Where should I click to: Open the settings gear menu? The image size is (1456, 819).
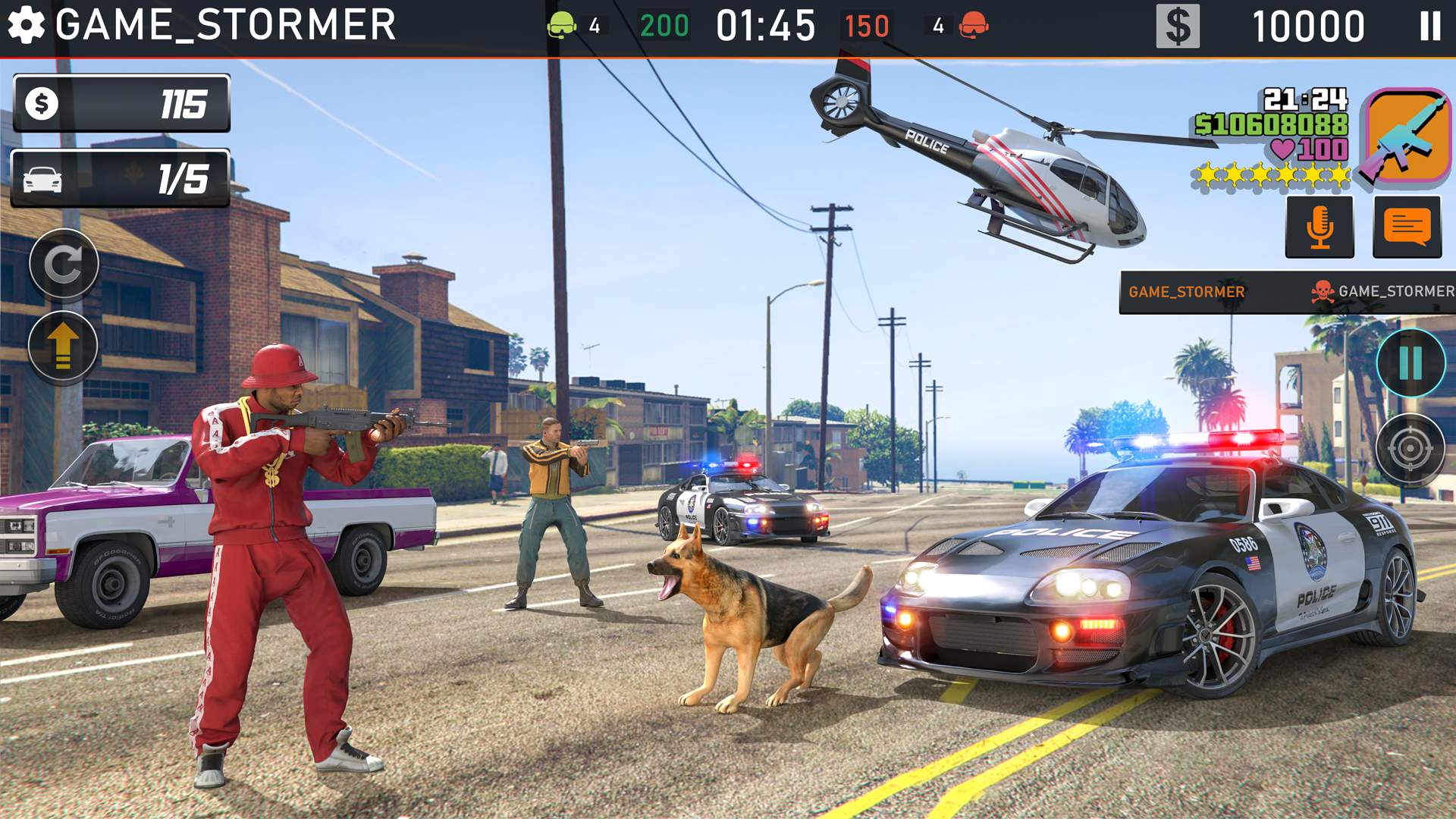click(27, 25)
